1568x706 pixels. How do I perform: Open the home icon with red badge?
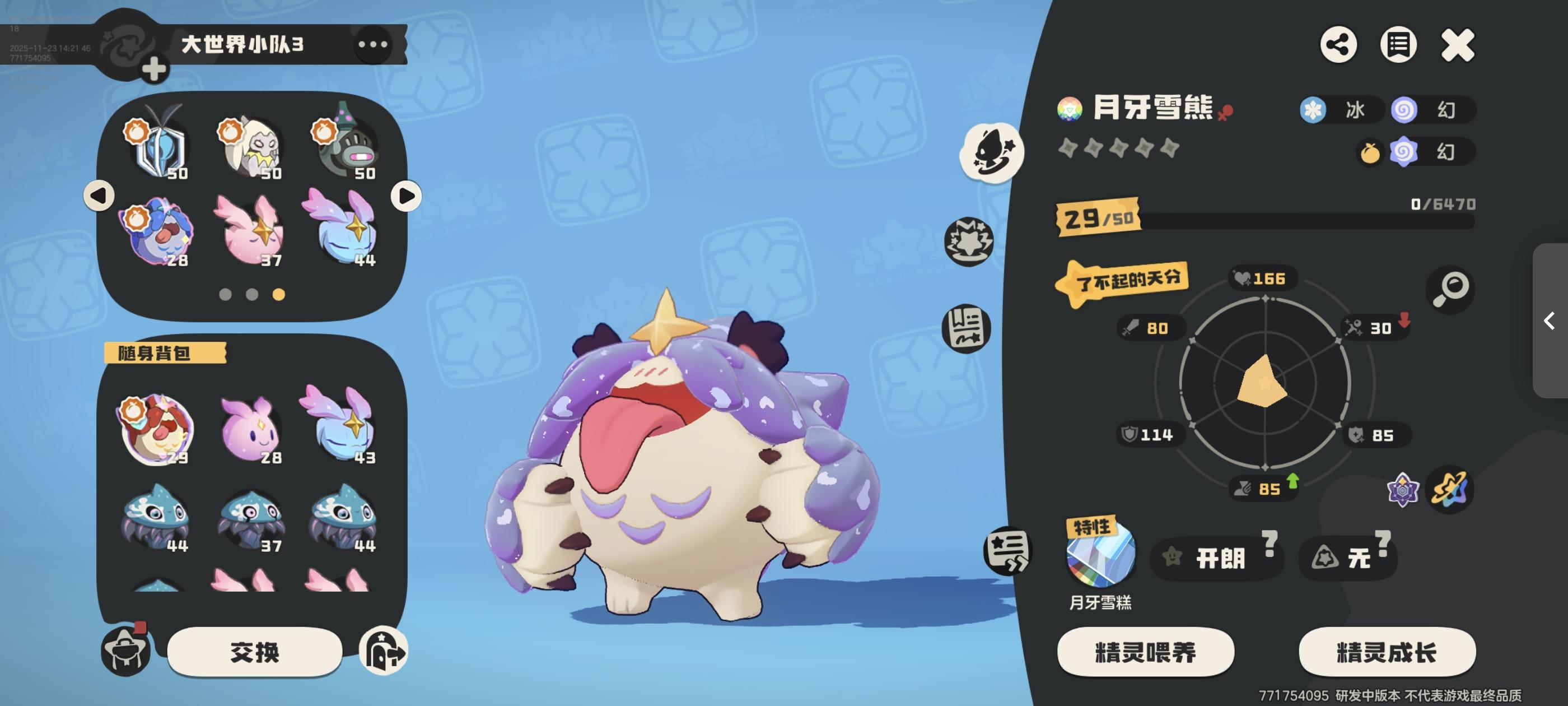126,651
